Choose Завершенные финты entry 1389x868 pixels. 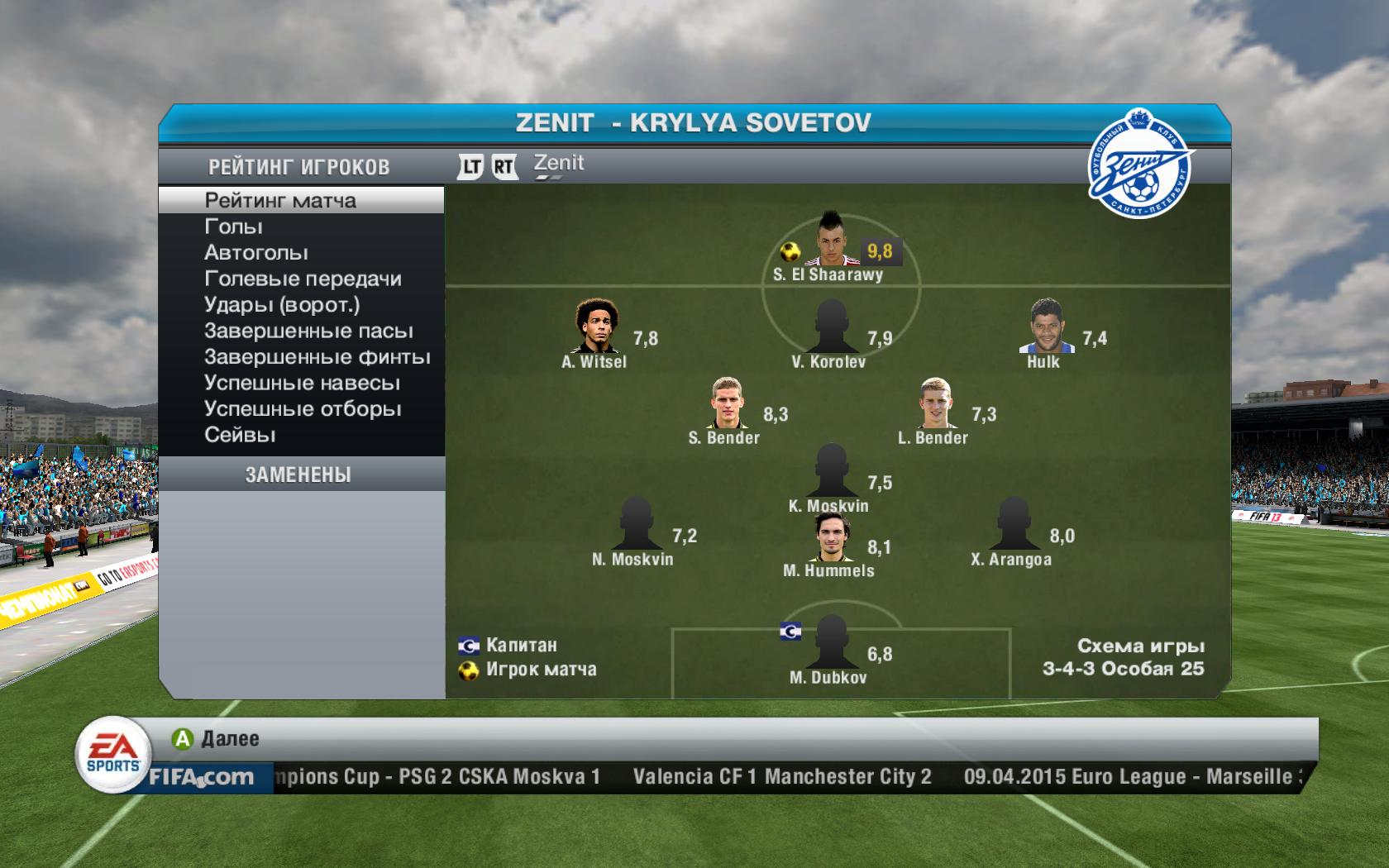(317, 357)
